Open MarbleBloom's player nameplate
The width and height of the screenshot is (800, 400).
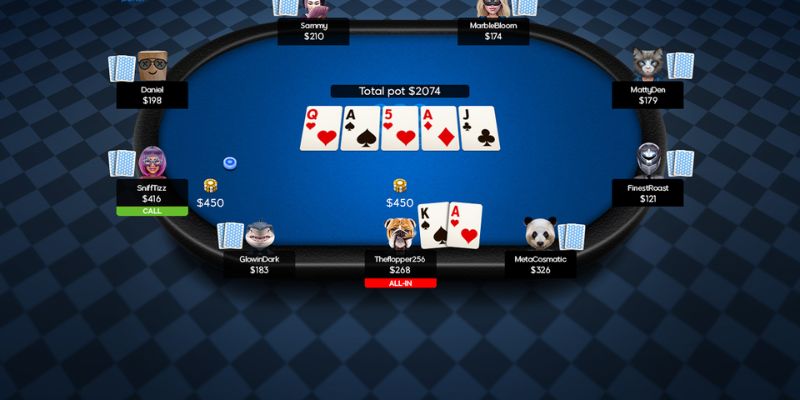493,30
